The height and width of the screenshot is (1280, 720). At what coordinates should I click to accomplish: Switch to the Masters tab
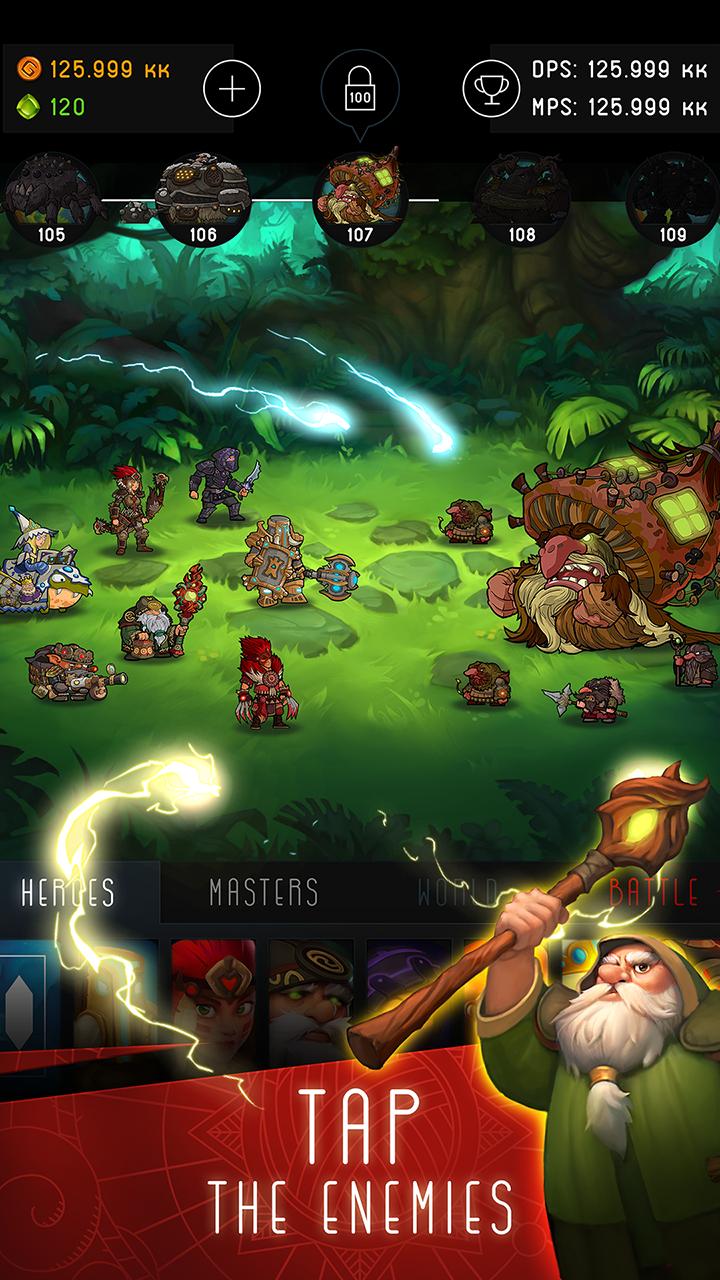tap(264, 892)
